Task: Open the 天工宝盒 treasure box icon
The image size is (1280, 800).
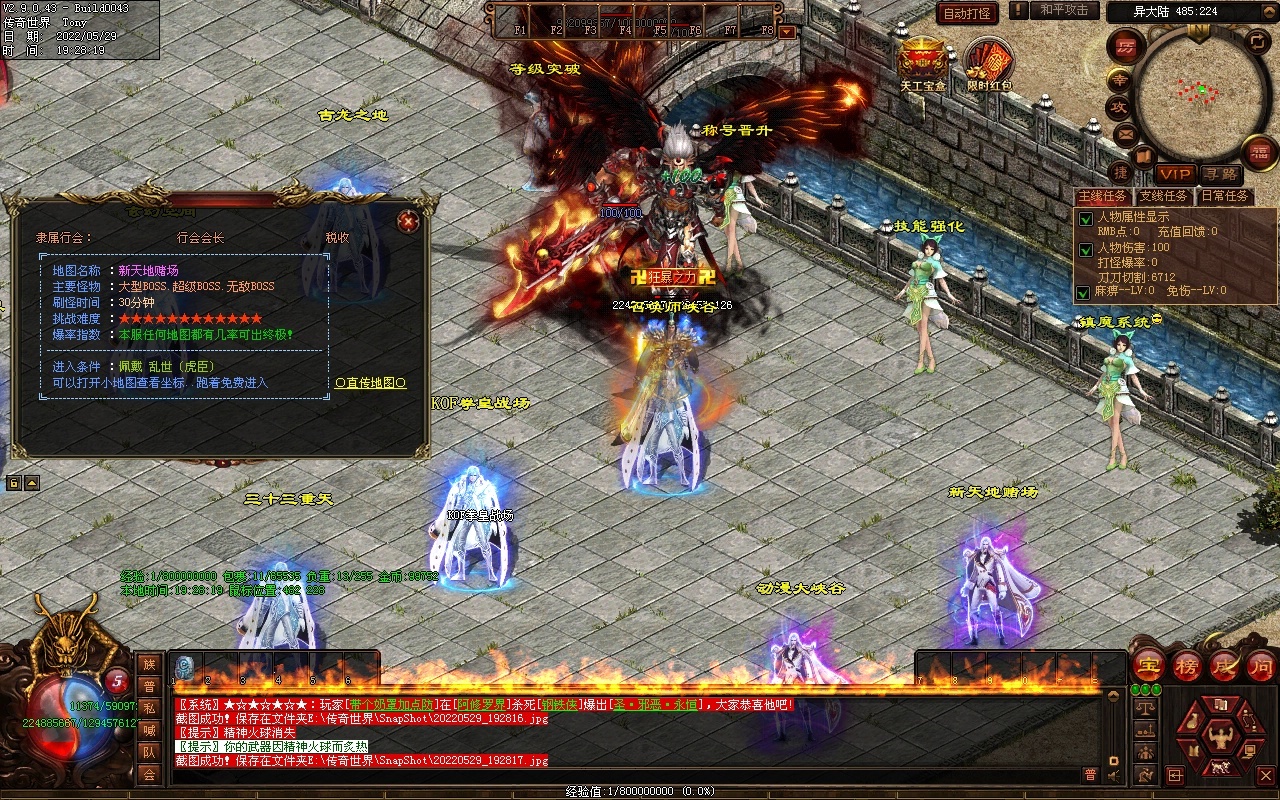Action: pyautogui.click(x=923, y=62)
